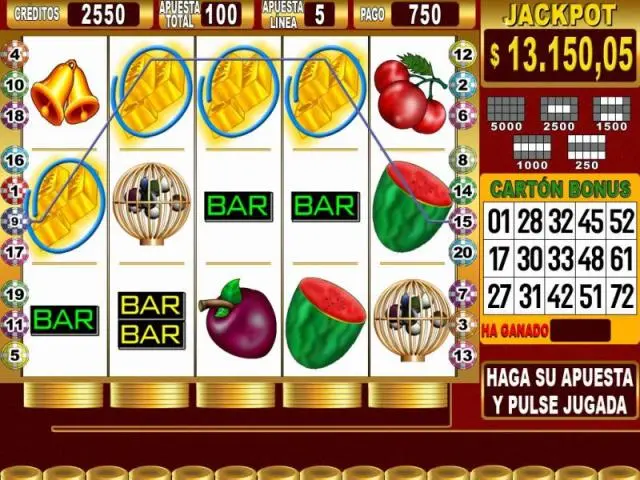The width and height of the screenshot is (640, 480).
Task: Select payline marker number 8
Action: tap(463, 160)
